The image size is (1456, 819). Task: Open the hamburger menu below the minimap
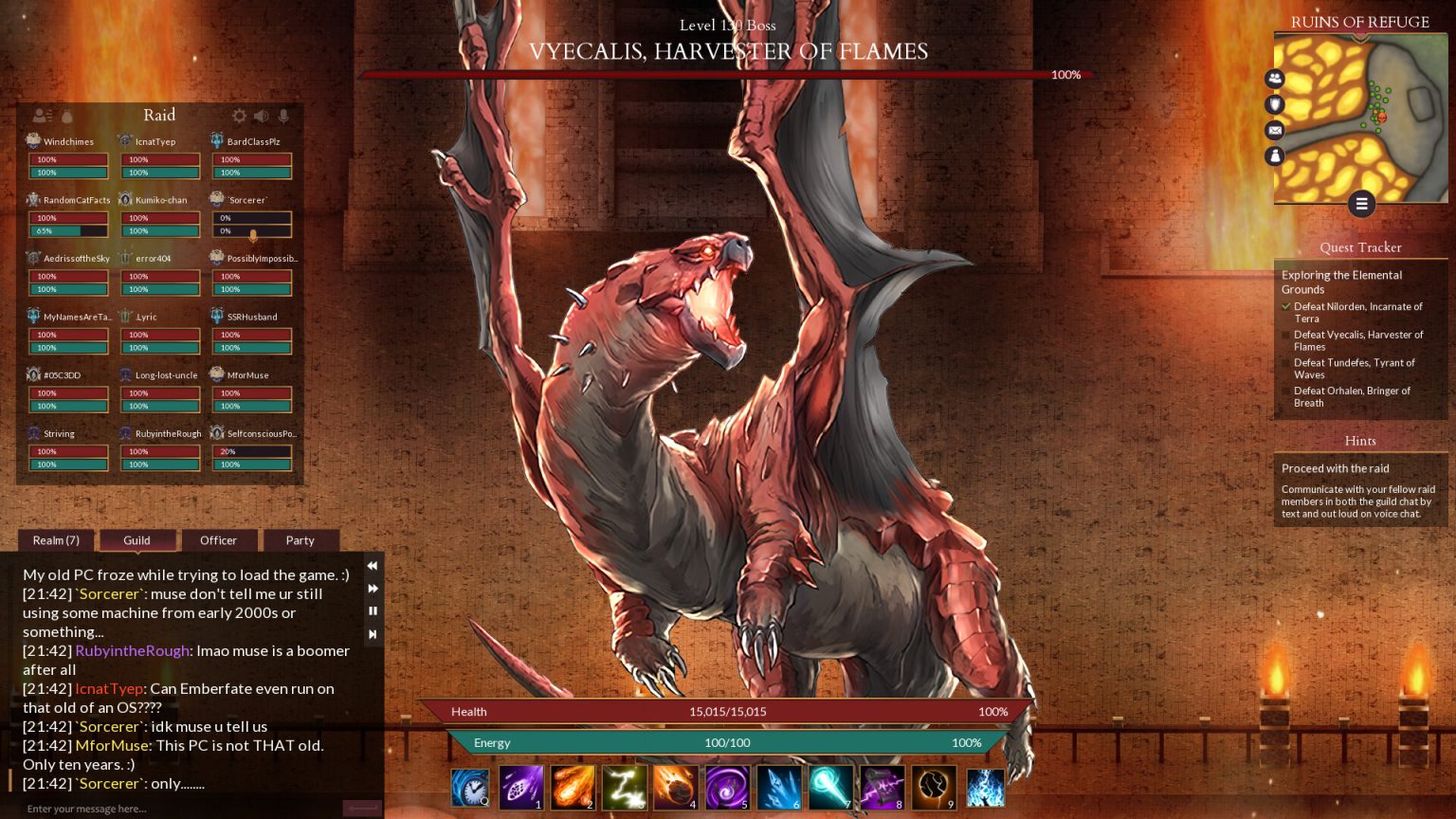coord(1362,204)
